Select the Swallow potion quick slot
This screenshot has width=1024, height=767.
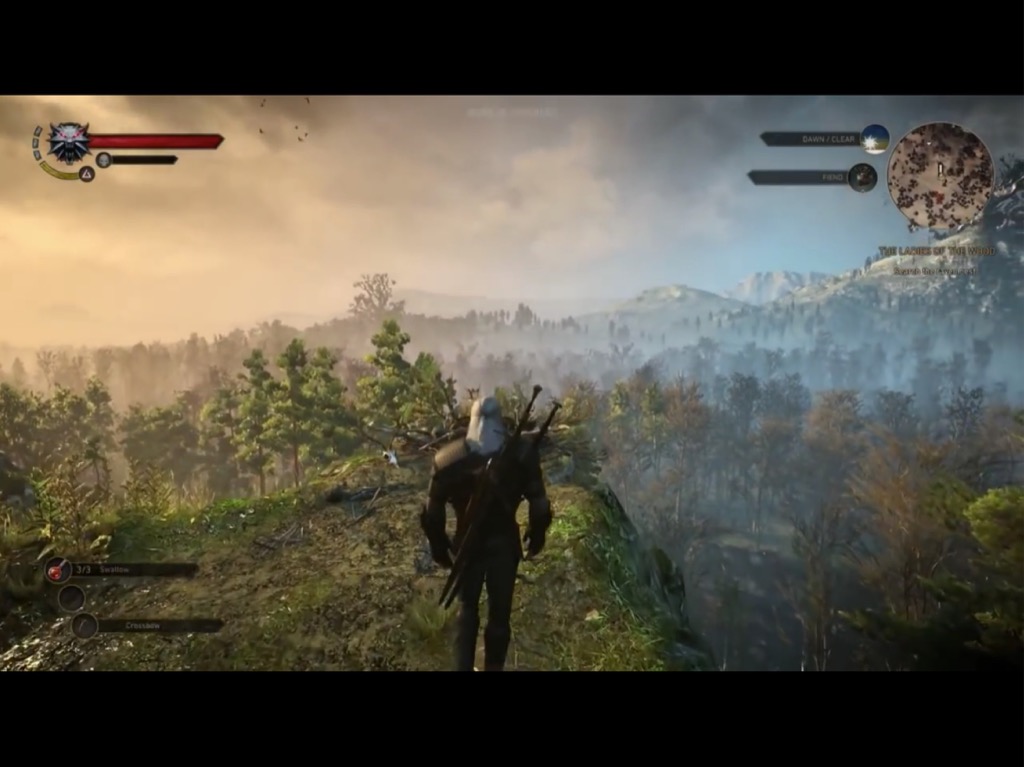pyautogui.click(x=58, y=569)
